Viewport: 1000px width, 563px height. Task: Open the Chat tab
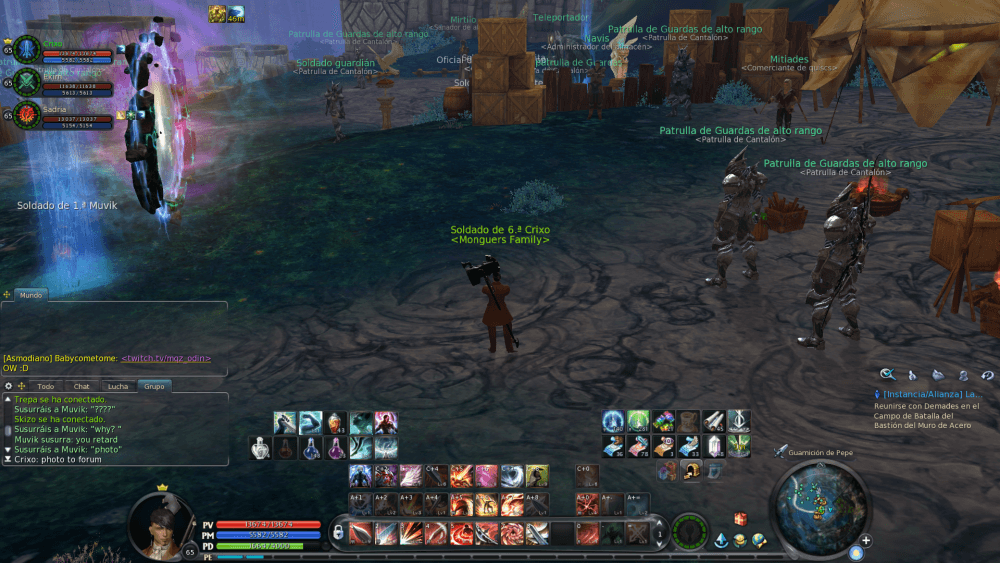click(82, 386)
